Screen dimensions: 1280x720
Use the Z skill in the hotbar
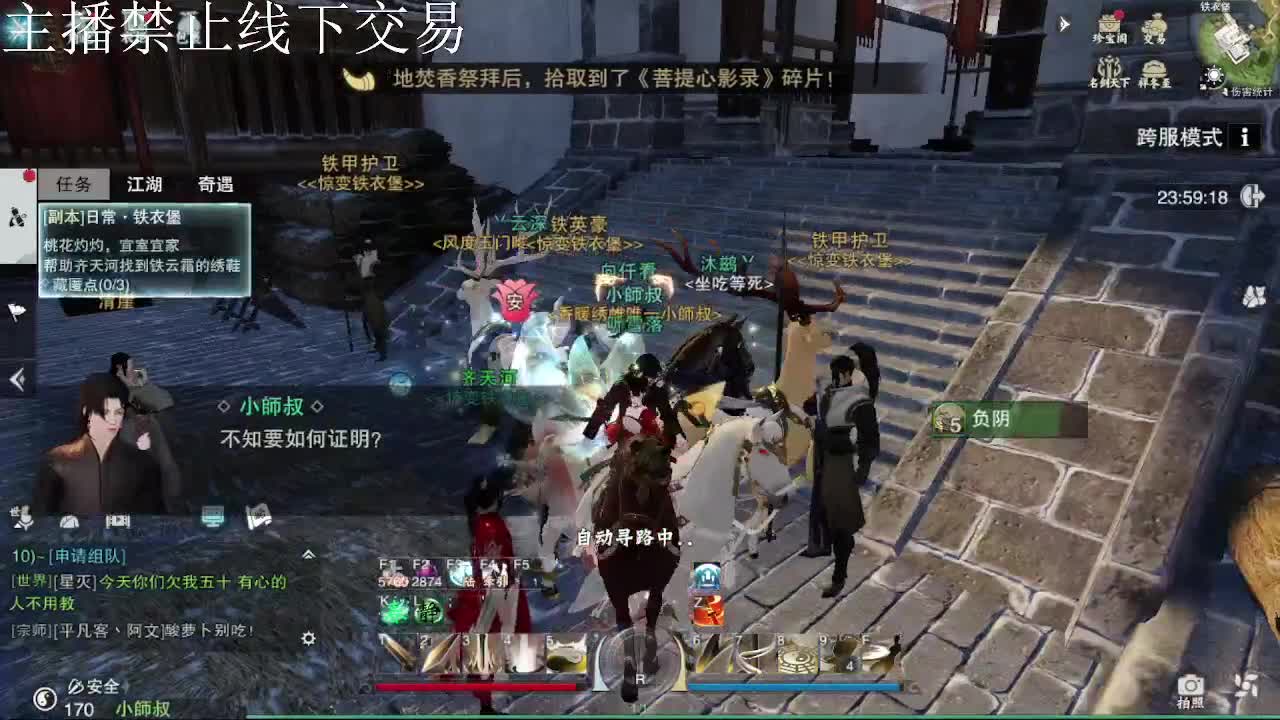pos(706,610)
